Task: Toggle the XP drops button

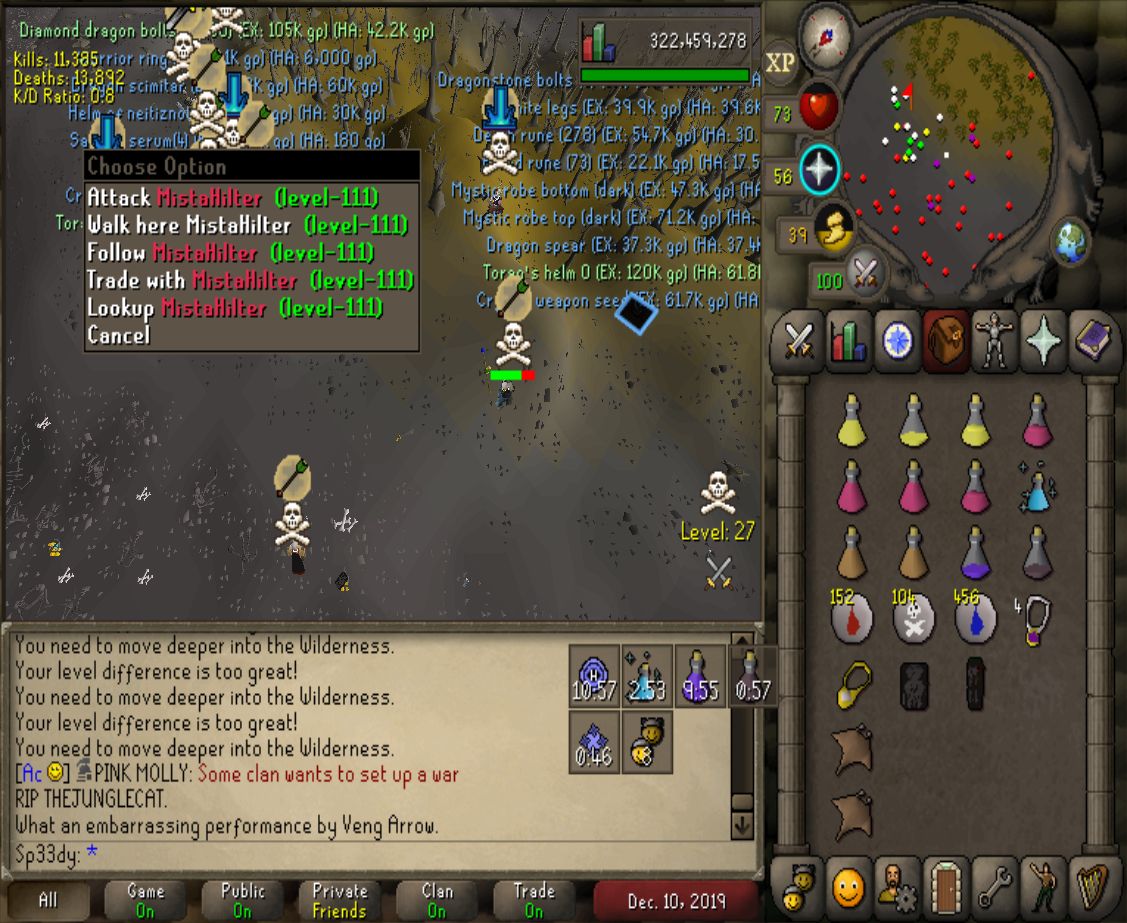Action: (x=780, y=62)
